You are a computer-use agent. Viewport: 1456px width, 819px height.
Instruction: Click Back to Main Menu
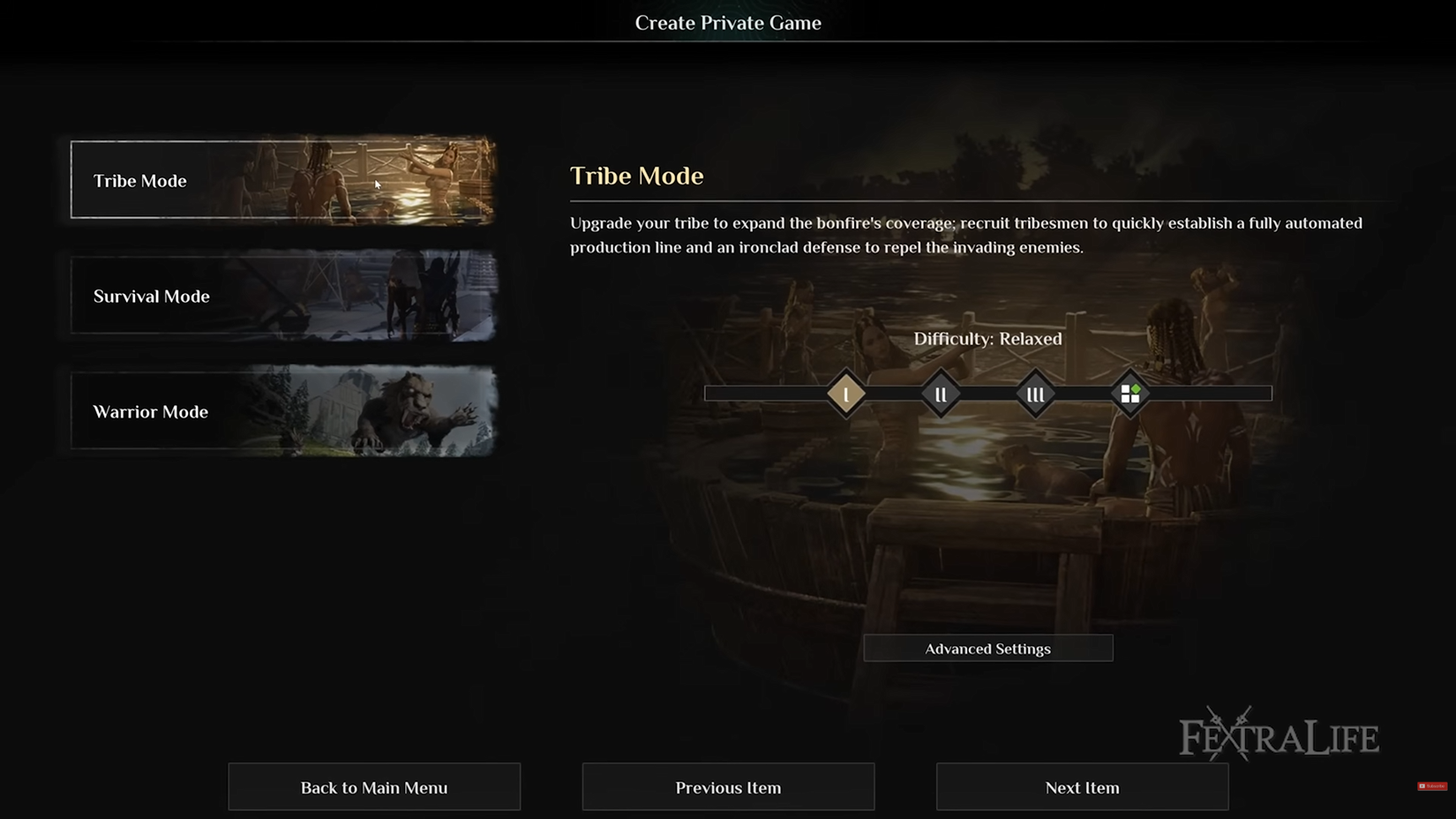tap(373, 786)
